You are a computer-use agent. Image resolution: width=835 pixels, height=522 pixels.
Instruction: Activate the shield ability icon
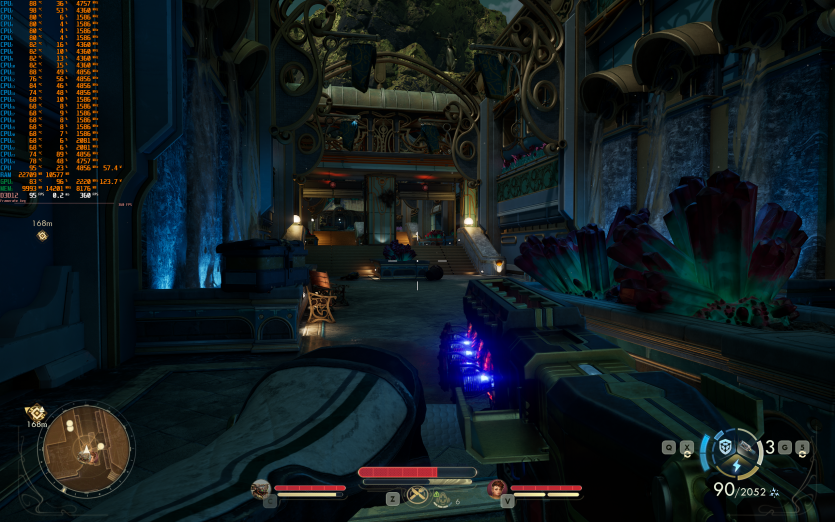(x=726, y=447)
